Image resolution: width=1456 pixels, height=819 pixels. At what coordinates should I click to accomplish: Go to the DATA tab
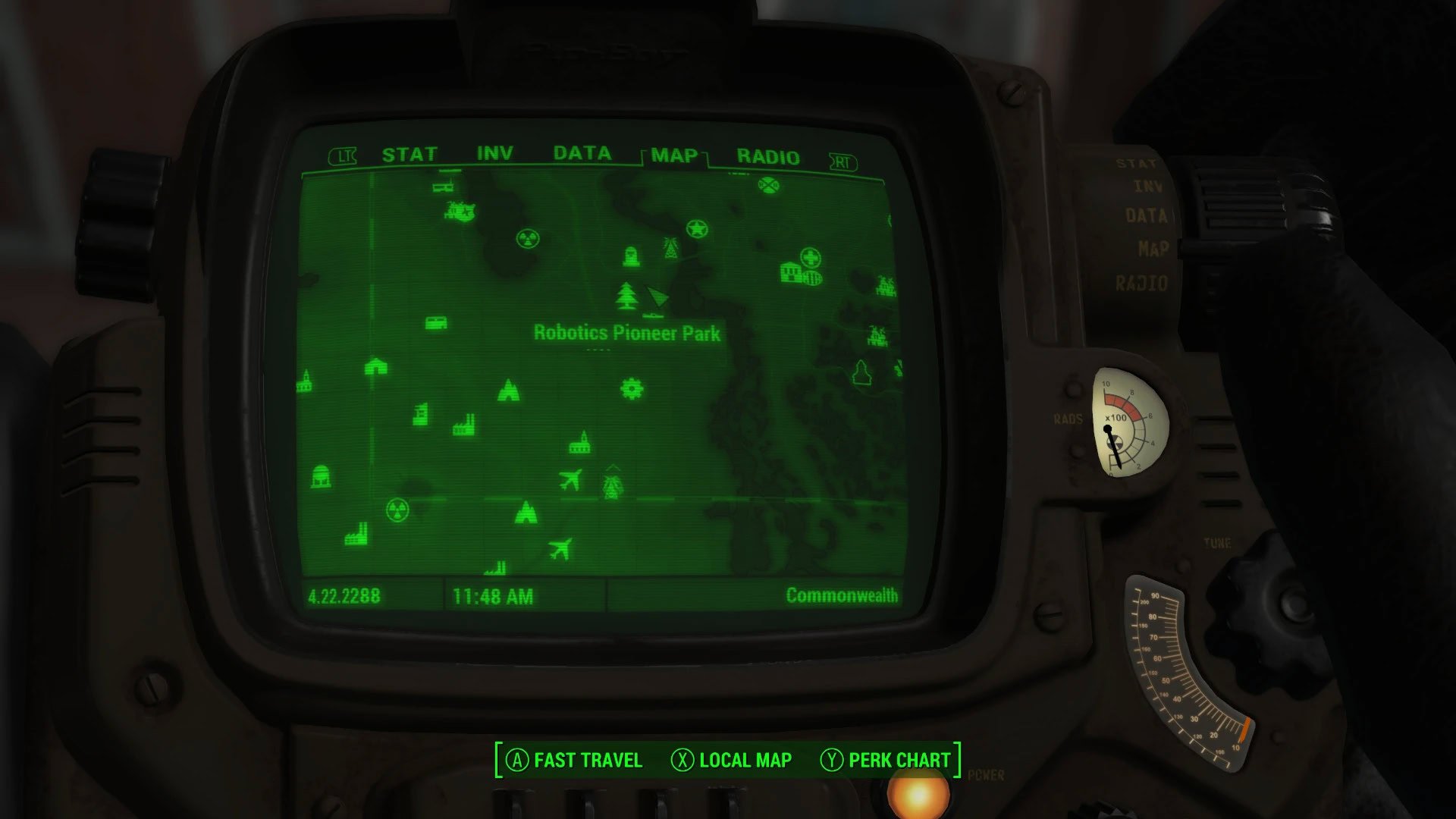click(582, 154)
